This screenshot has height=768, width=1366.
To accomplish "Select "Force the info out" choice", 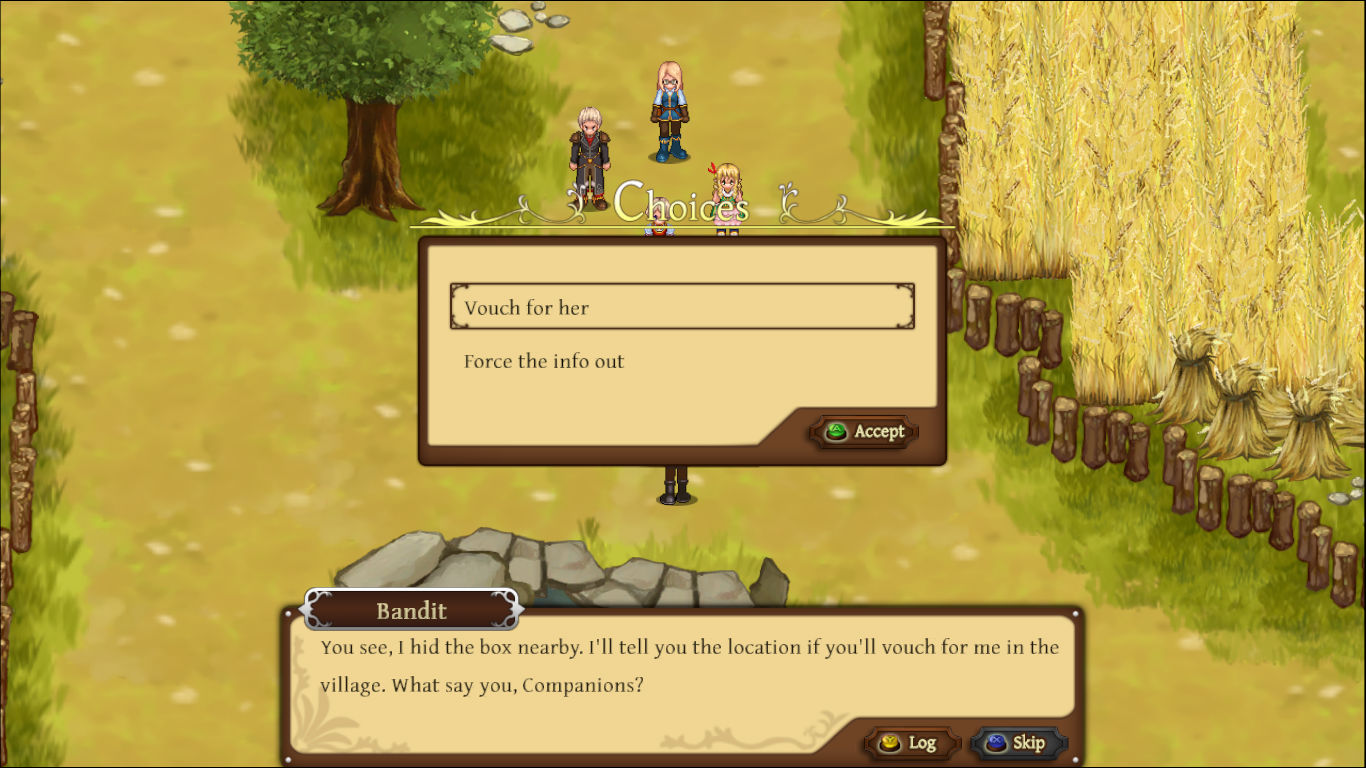I will (544, 362).
